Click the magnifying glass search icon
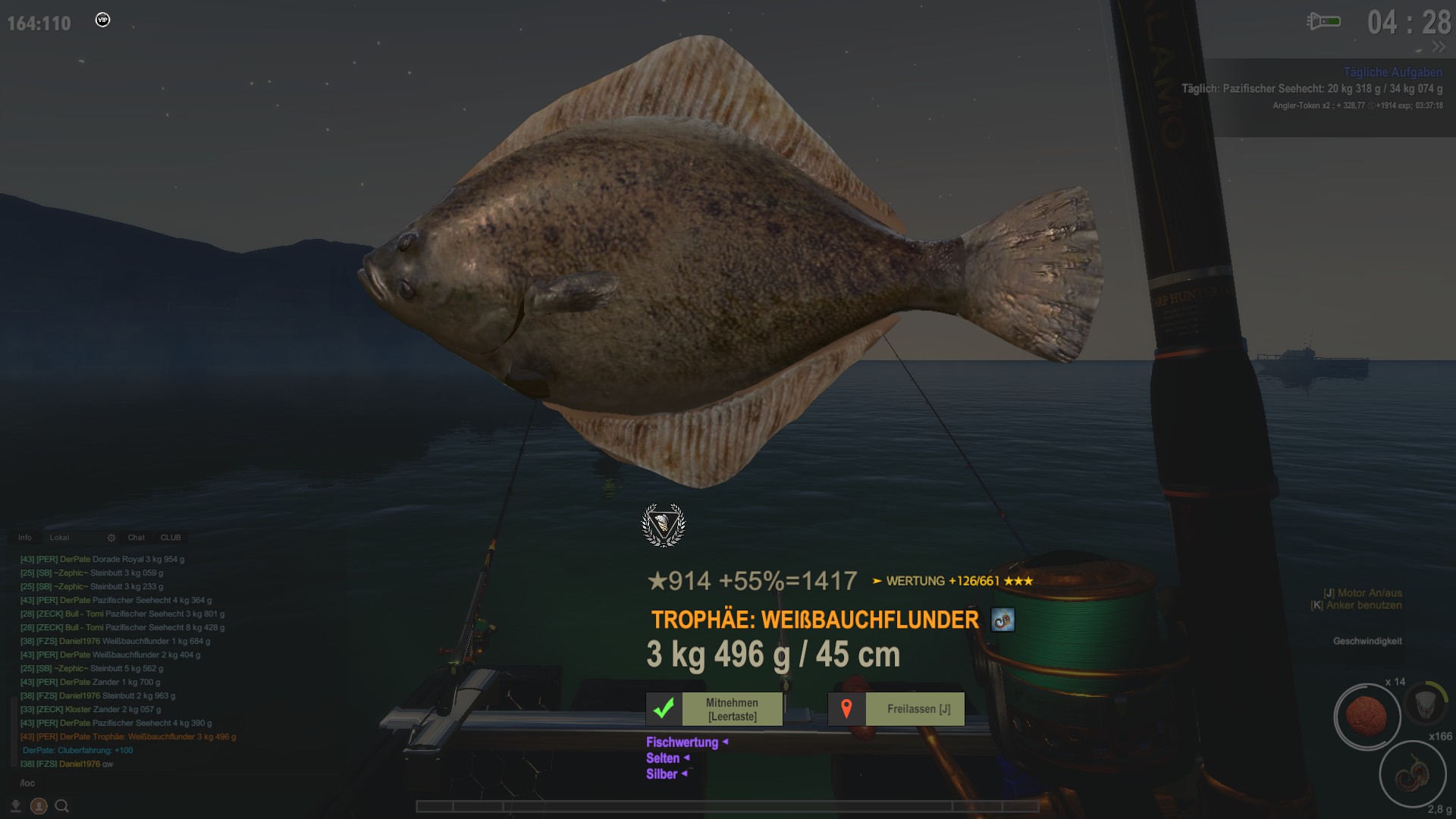Image resolution: width=1456 pixels, height=819 pixels. click(x=62, y=806)
